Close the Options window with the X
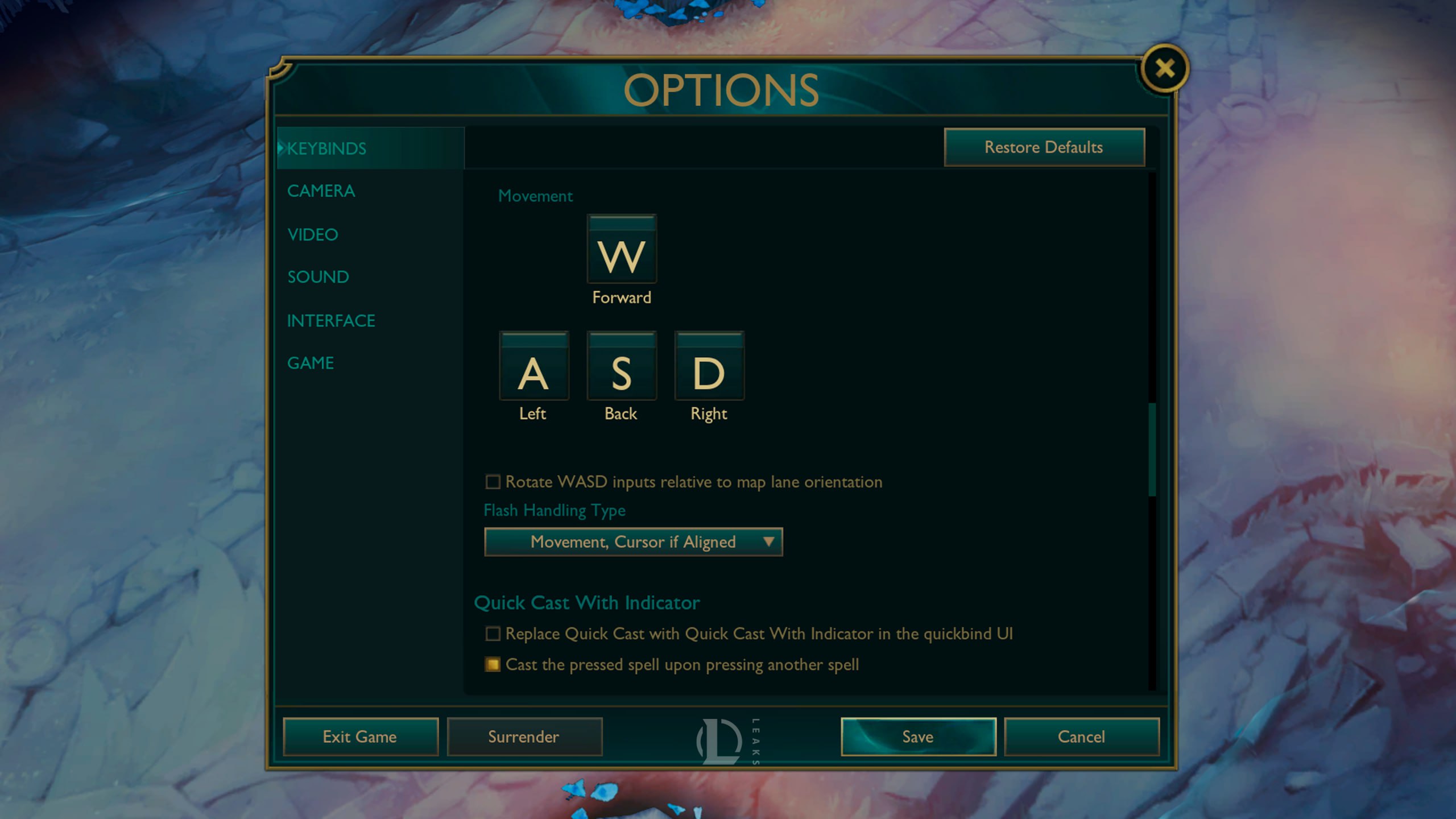 (1165, 68)
